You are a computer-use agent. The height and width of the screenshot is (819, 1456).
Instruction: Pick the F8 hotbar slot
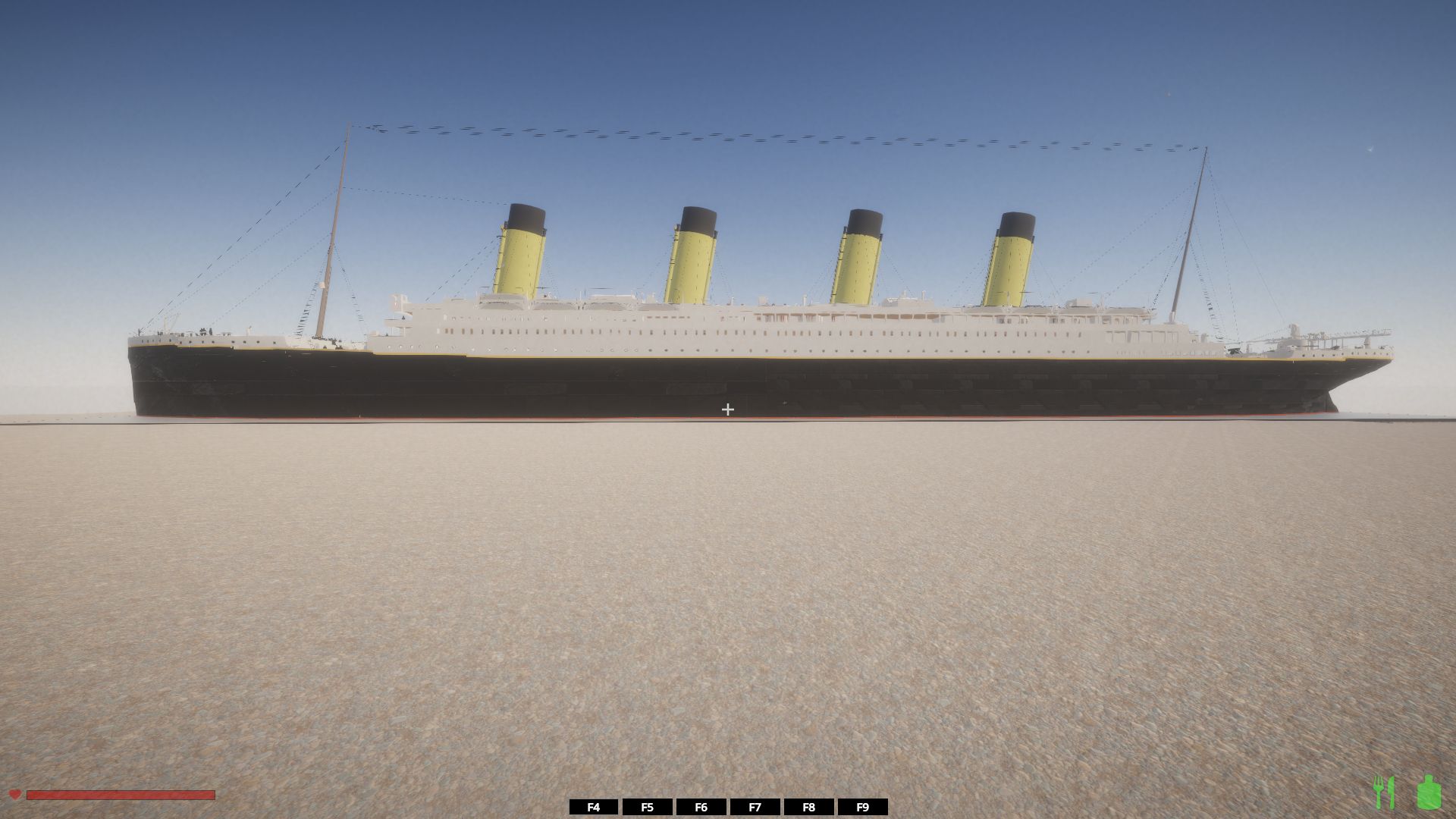tap(809, 807)
